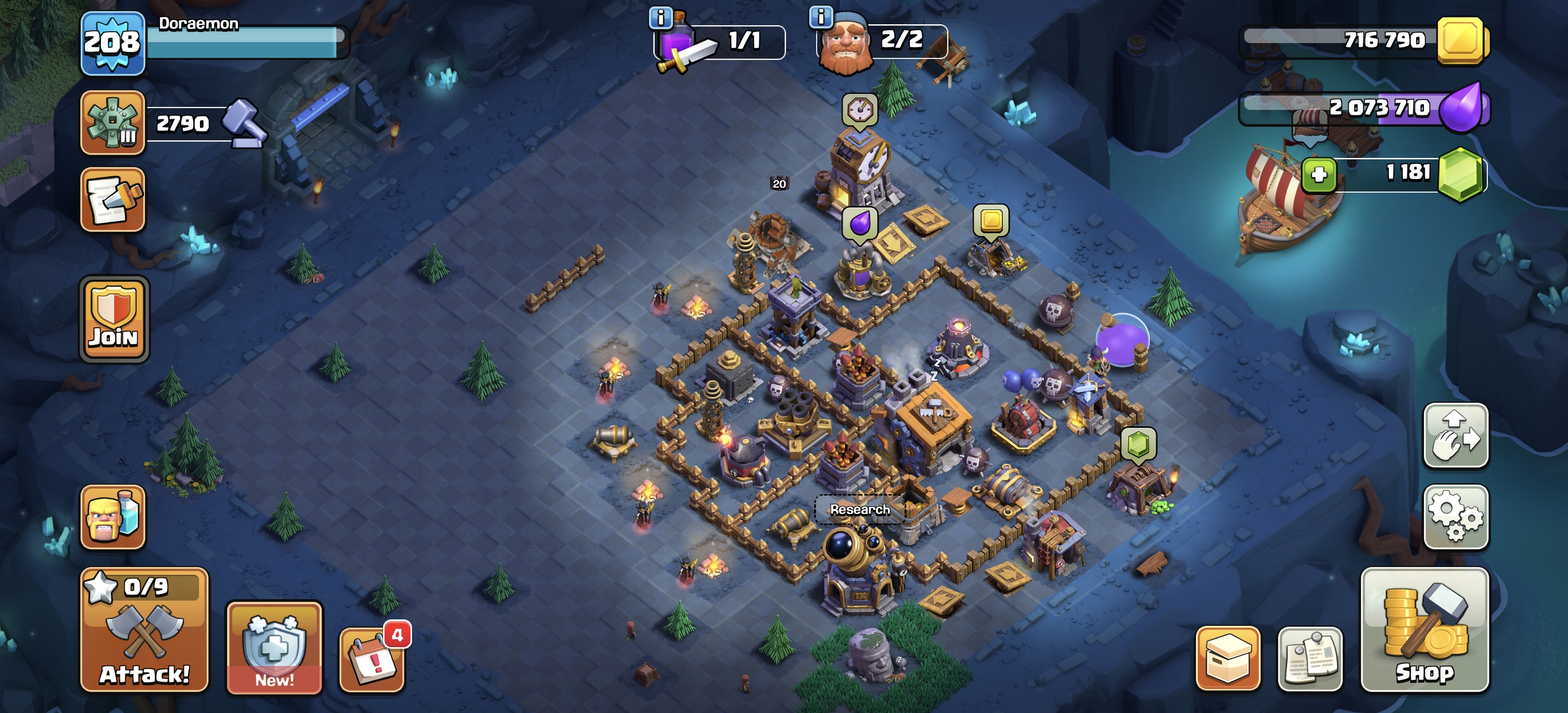Image resolution: width=1568 pixels, height=713 pixels.
Task: Open the player profile level 208 badge
Action: click(x=113, y=43)
